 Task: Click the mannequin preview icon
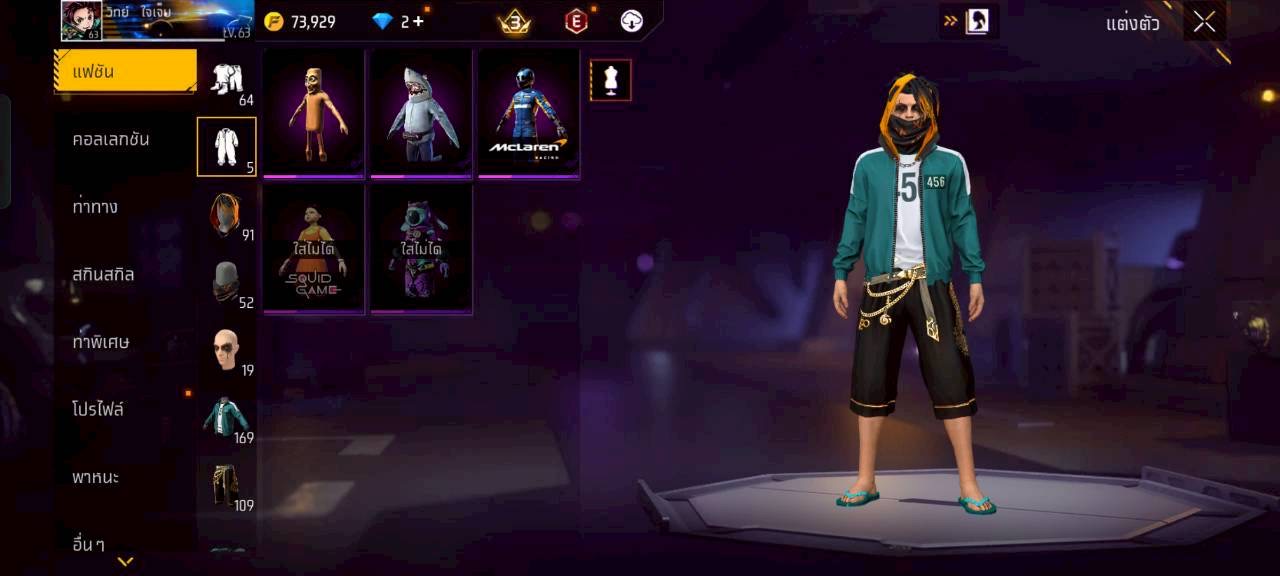click(610, 80)
